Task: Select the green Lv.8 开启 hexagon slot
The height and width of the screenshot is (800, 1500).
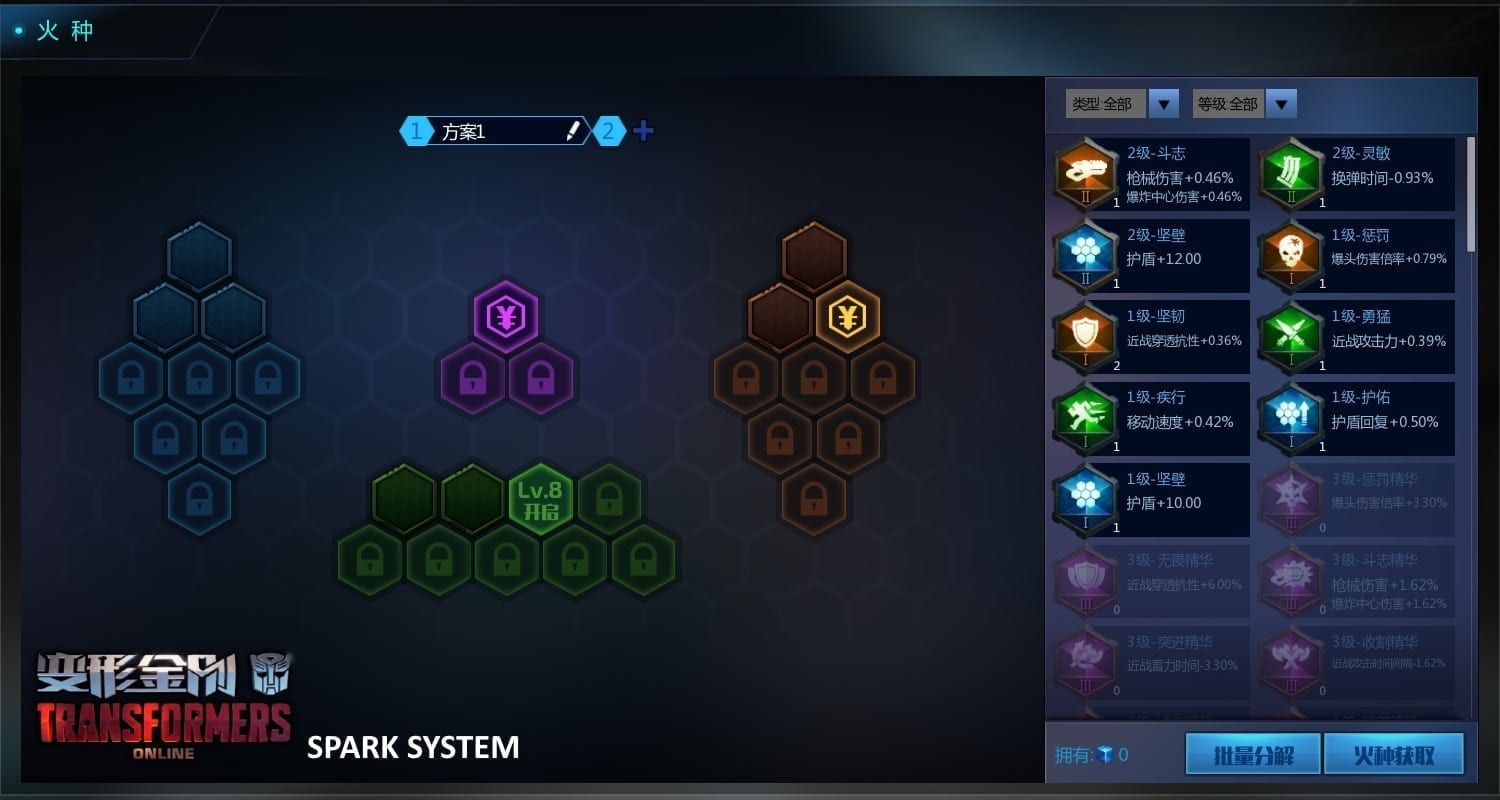Action: [x=540, y=499]
